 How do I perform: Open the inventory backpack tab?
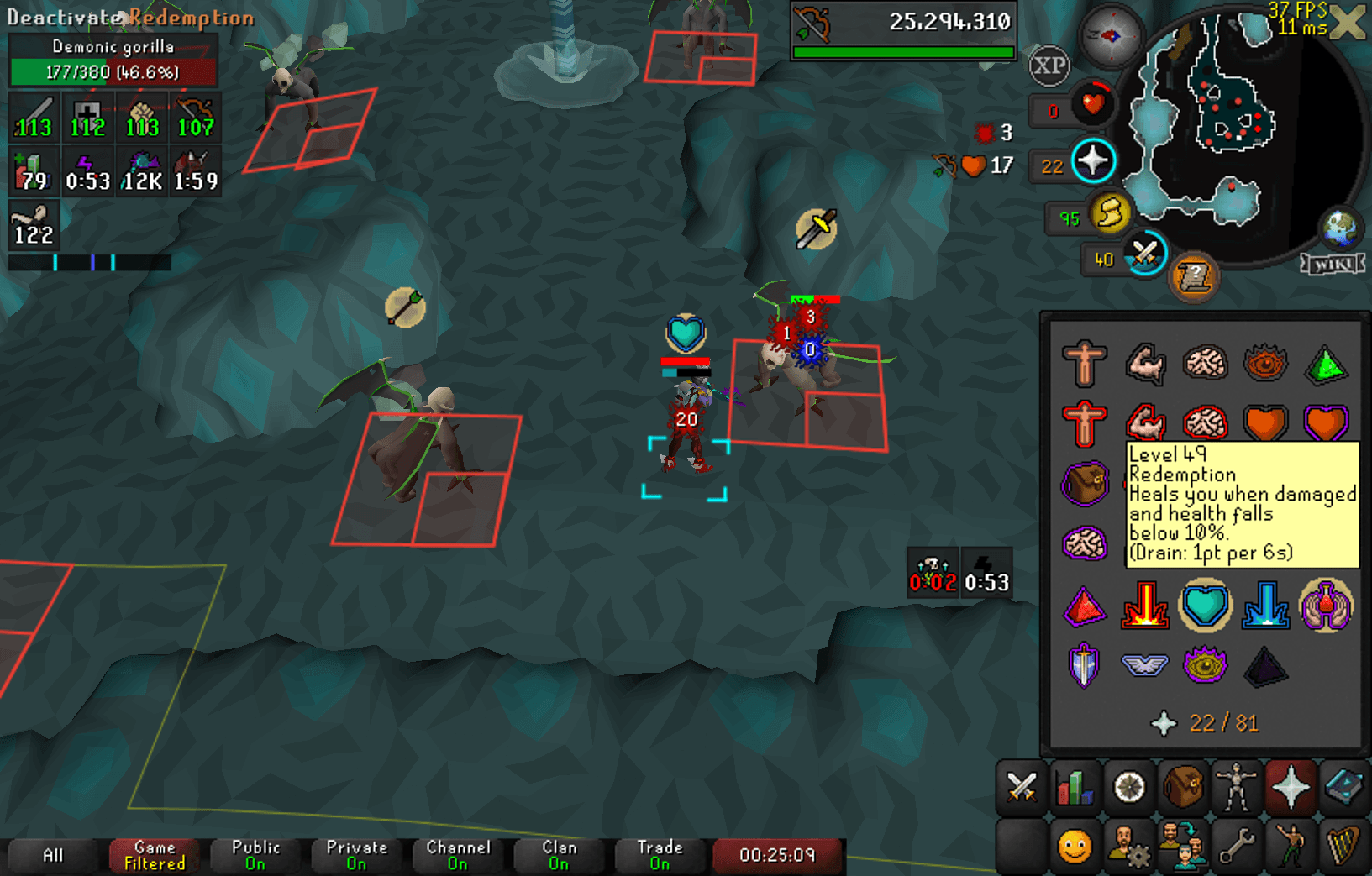[1182, 788]
